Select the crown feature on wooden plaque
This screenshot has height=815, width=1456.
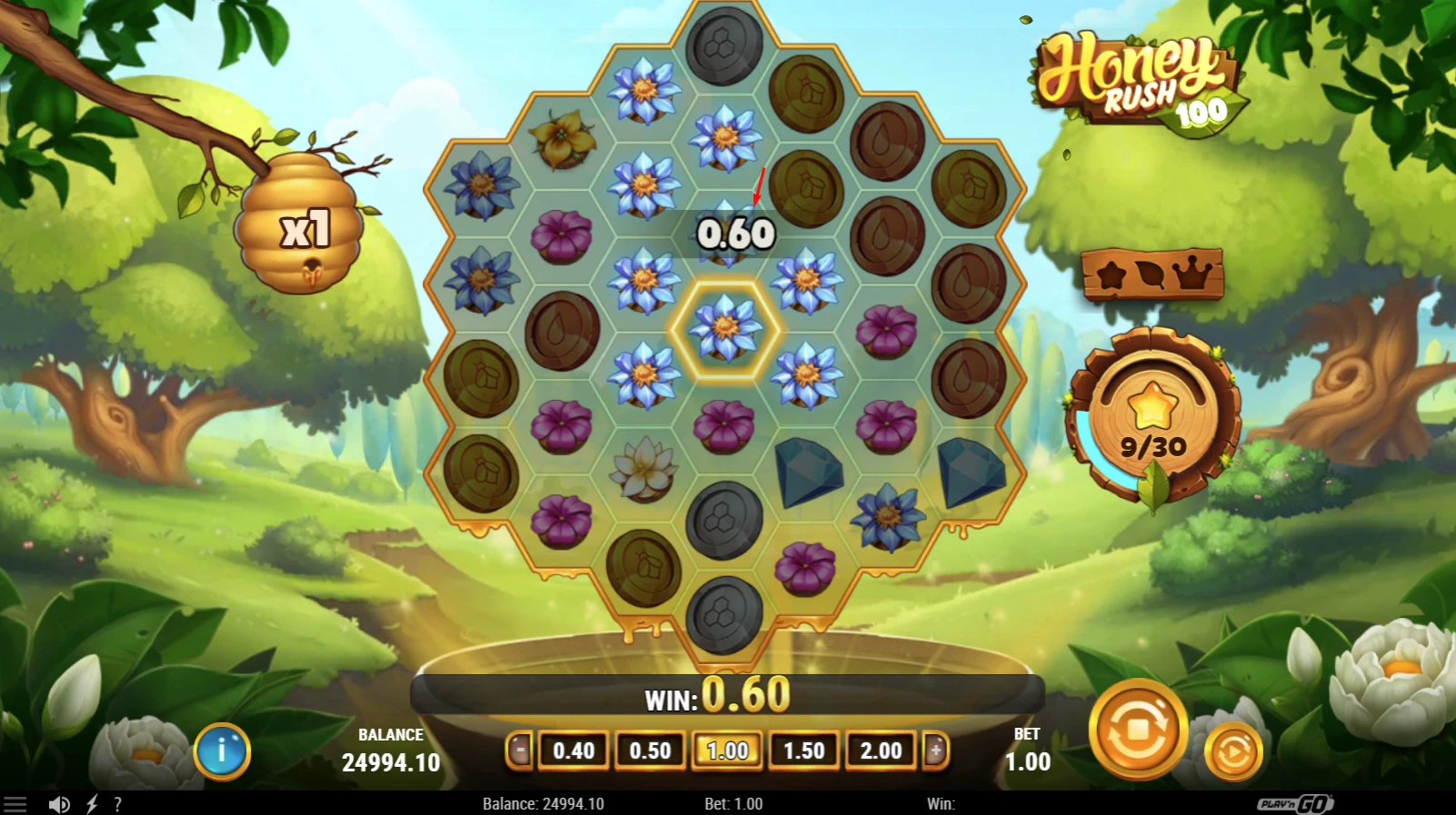click(x=1190, y=274)
